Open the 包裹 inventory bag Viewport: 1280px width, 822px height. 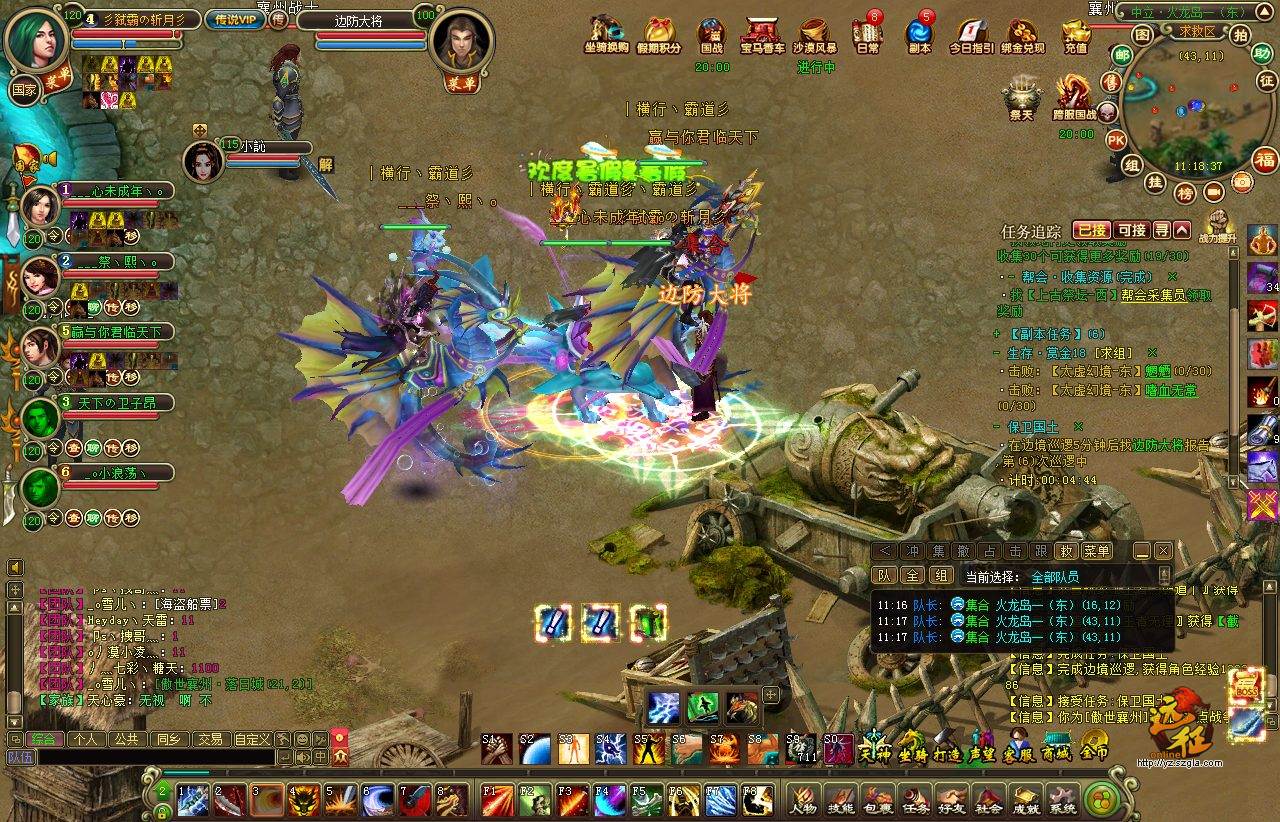coord(878,799)
